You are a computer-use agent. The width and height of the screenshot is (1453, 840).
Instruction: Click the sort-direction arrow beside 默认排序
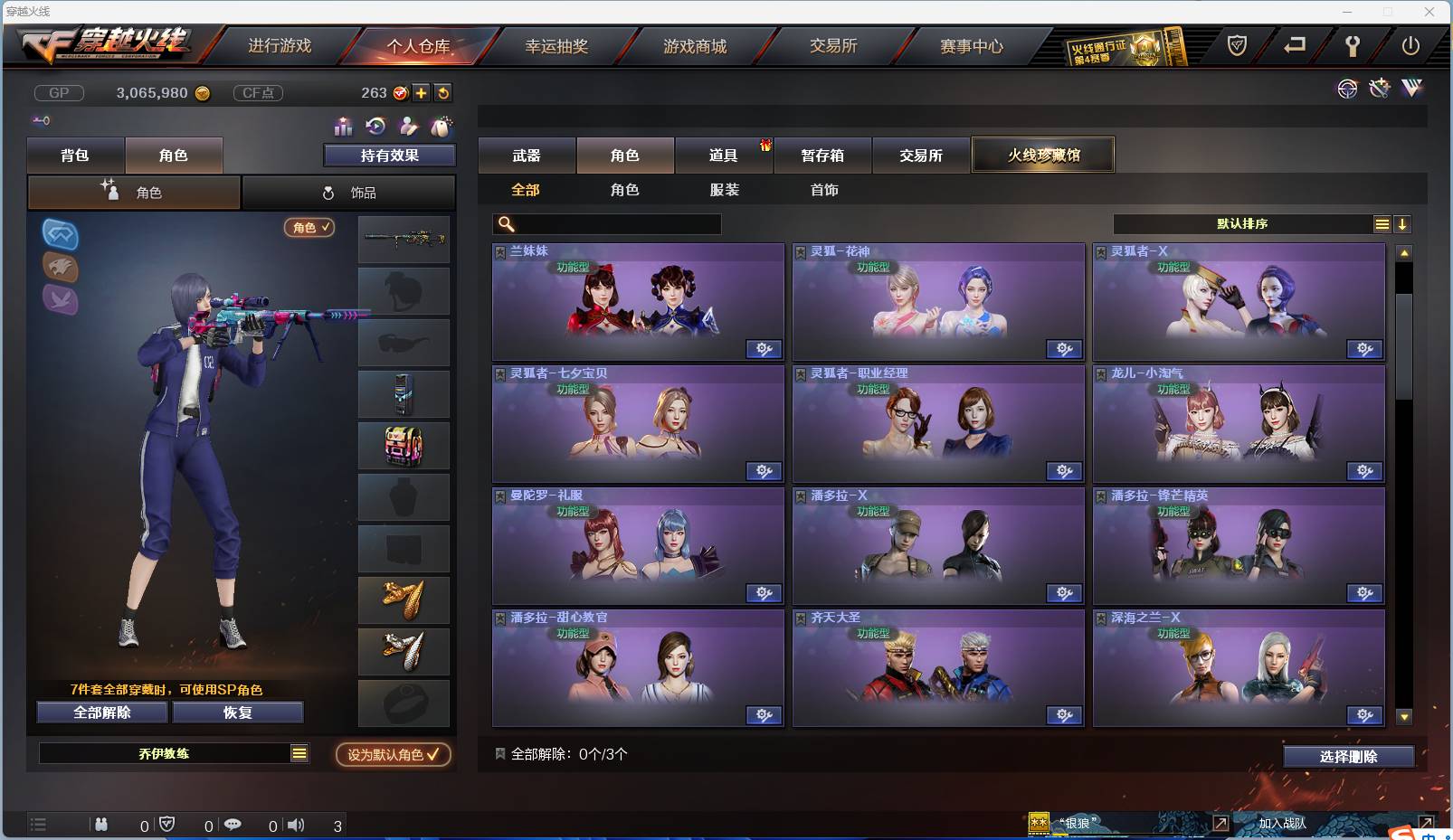point(1403,223)
